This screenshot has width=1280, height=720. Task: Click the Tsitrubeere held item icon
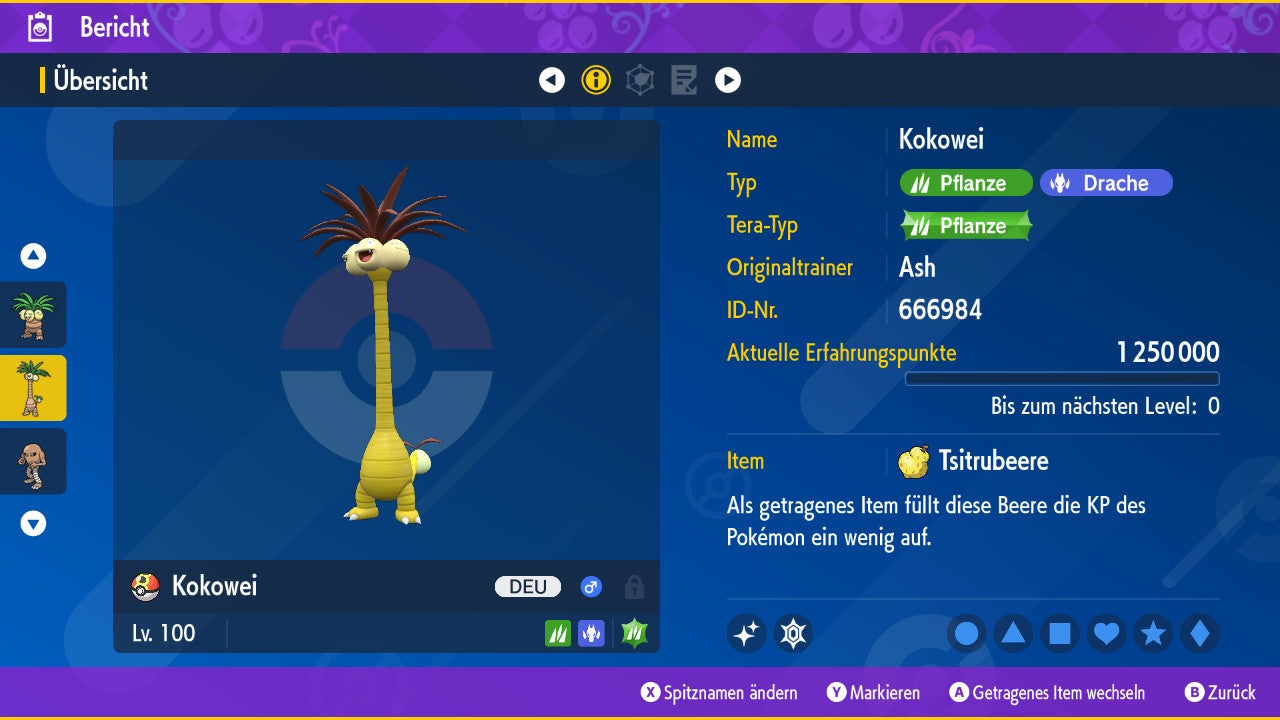(x=913, y=461)
